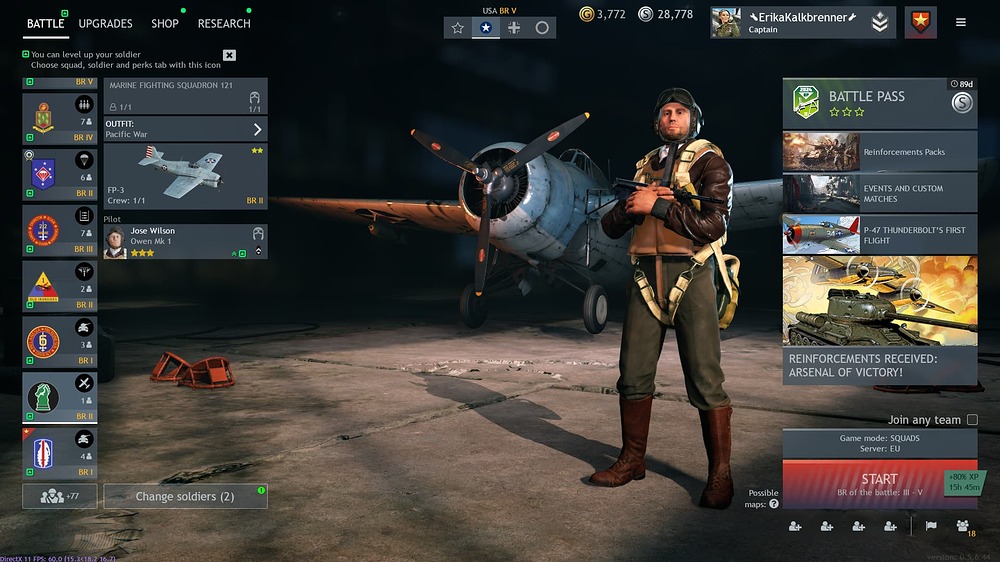Open the SHOP tab
1000x562 pixels.
tap(165, 23)
